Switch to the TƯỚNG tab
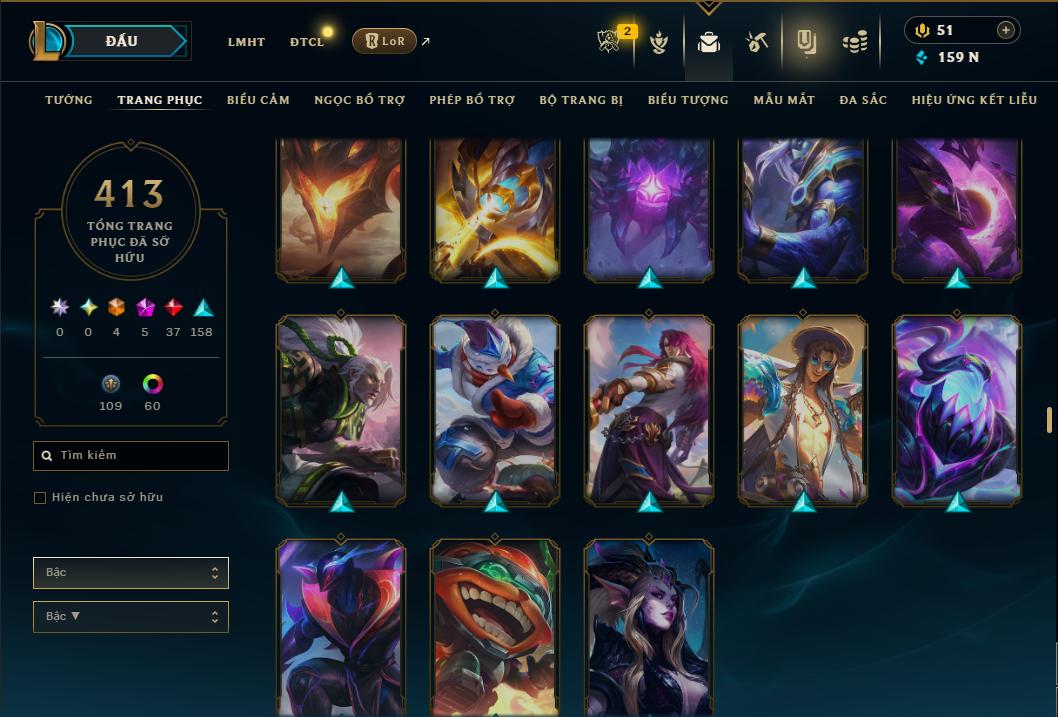This screenshot has height=717, width=1058. tap(69, 100)
